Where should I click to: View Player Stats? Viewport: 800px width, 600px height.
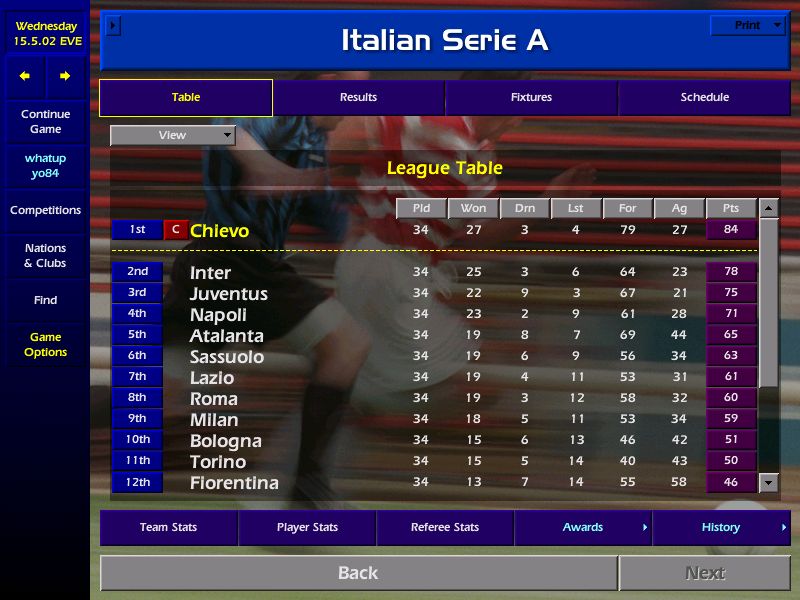(x=306, y=527)
